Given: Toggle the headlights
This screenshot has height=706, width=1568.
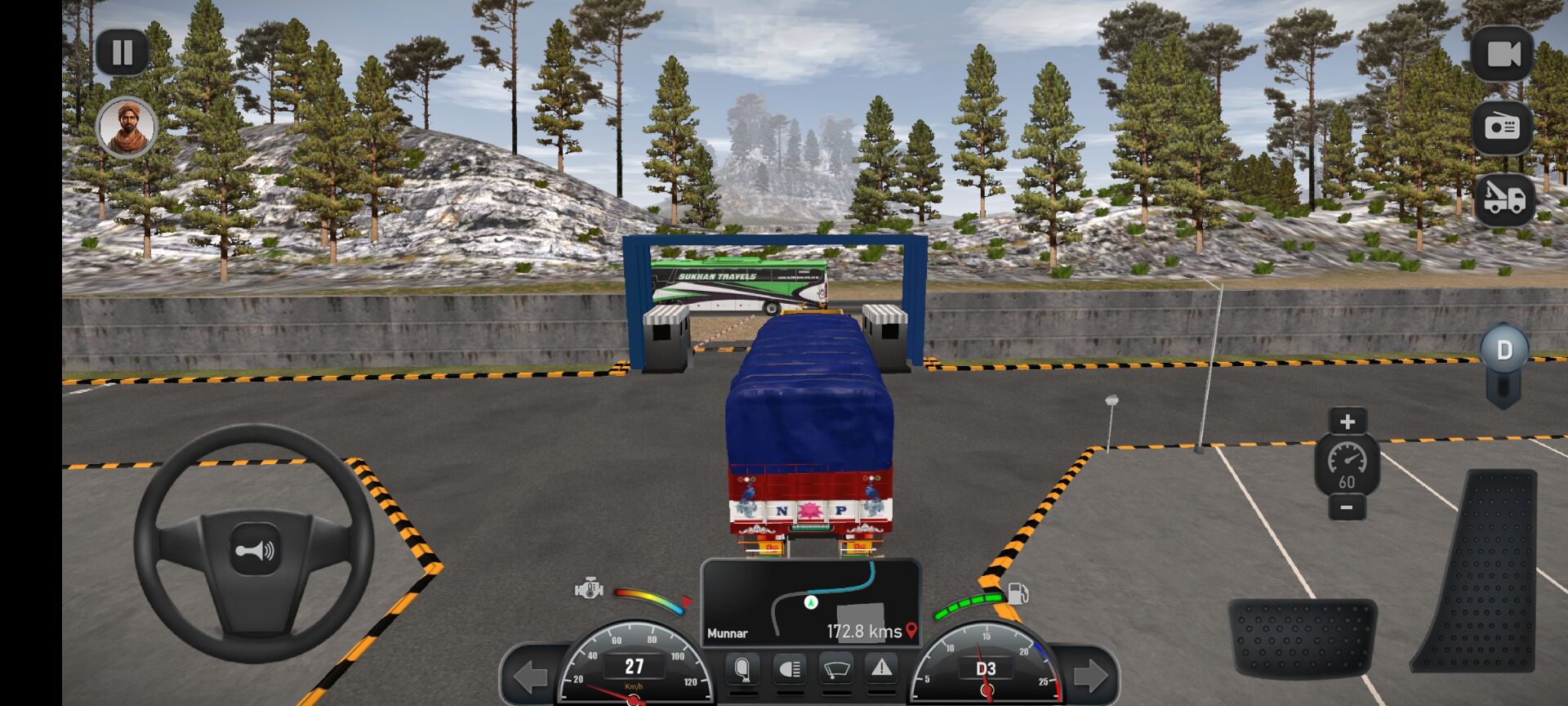Looking at the screenshot, I should [789, 670].
